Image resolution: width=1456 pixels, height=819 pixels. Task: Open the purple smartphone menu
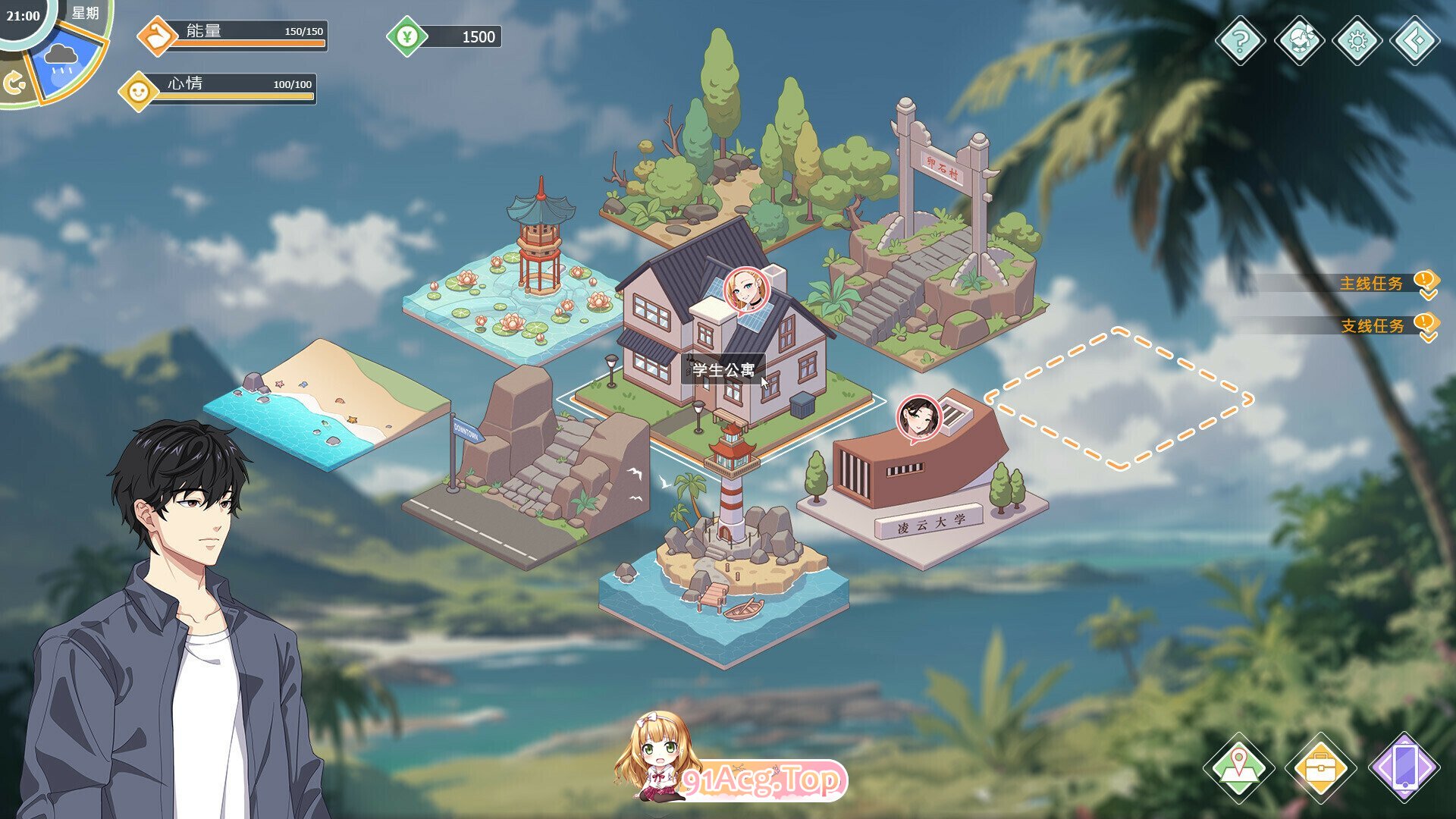tap(1404, 767)
